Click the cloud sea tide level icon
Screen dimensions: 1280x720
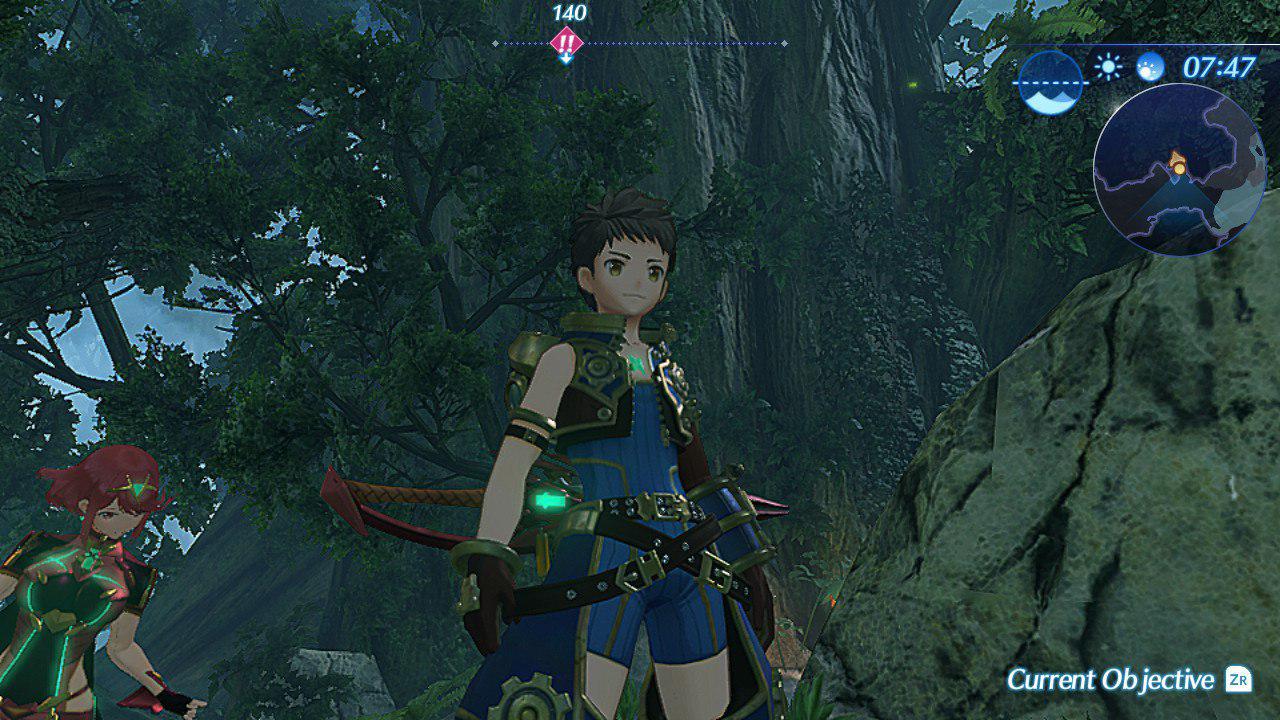point(1050,82)
